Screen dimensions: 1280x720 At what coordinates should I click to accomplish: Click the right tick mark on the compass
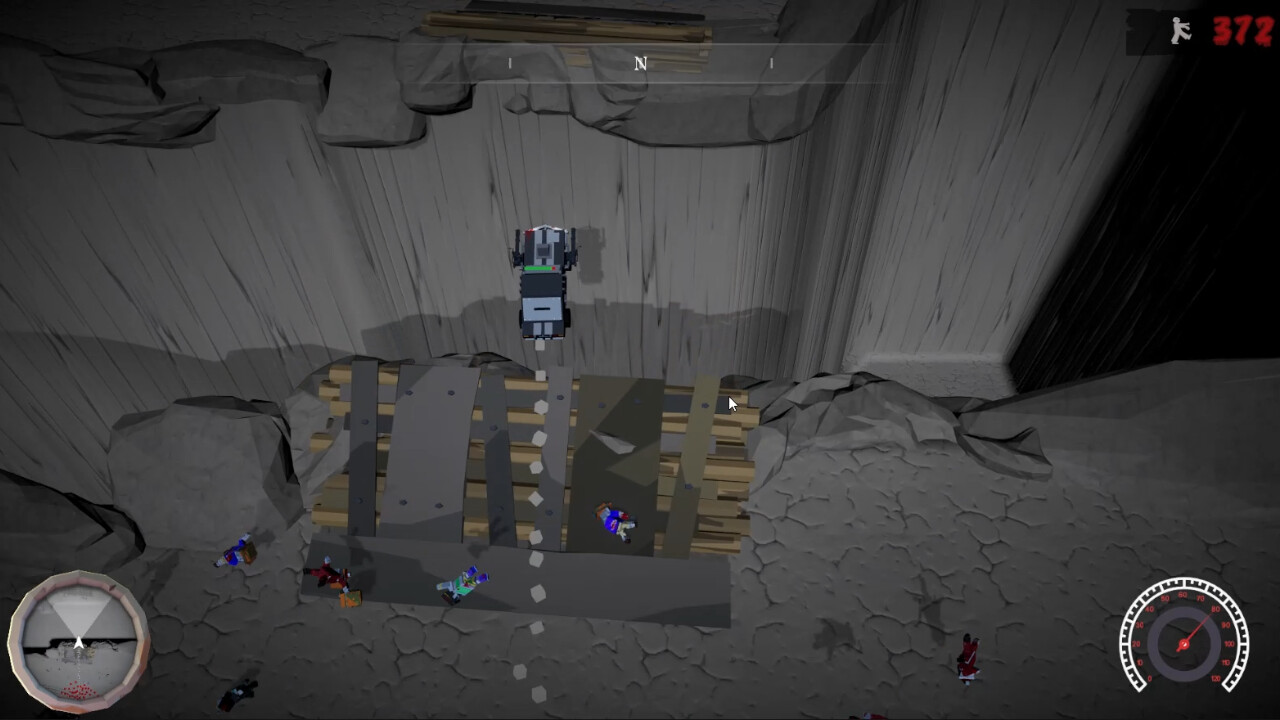[x=770, y=62]
